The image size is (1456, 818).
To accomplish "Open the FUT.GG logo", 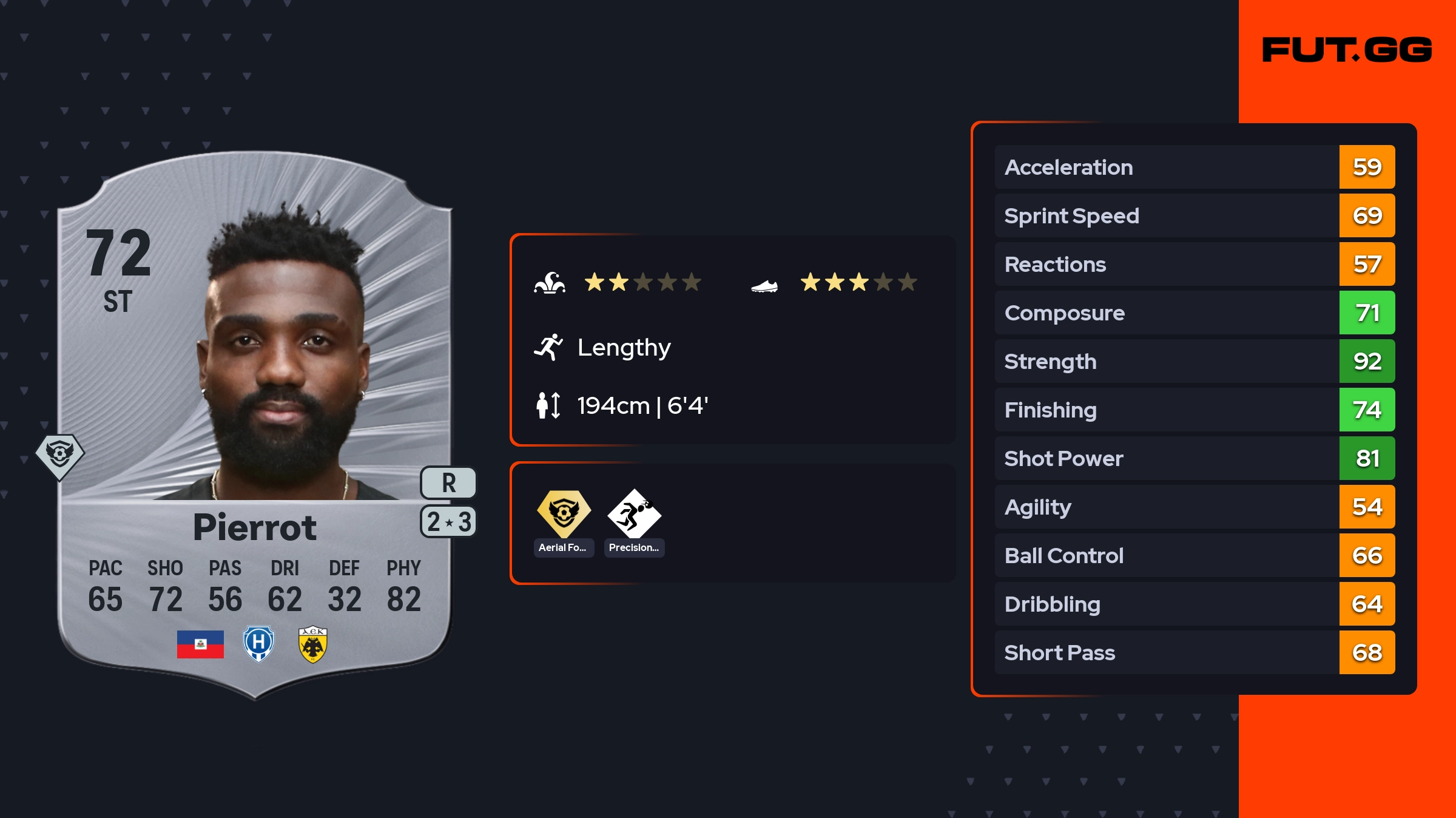I will pyautogui.click(x=1347, y=50).
